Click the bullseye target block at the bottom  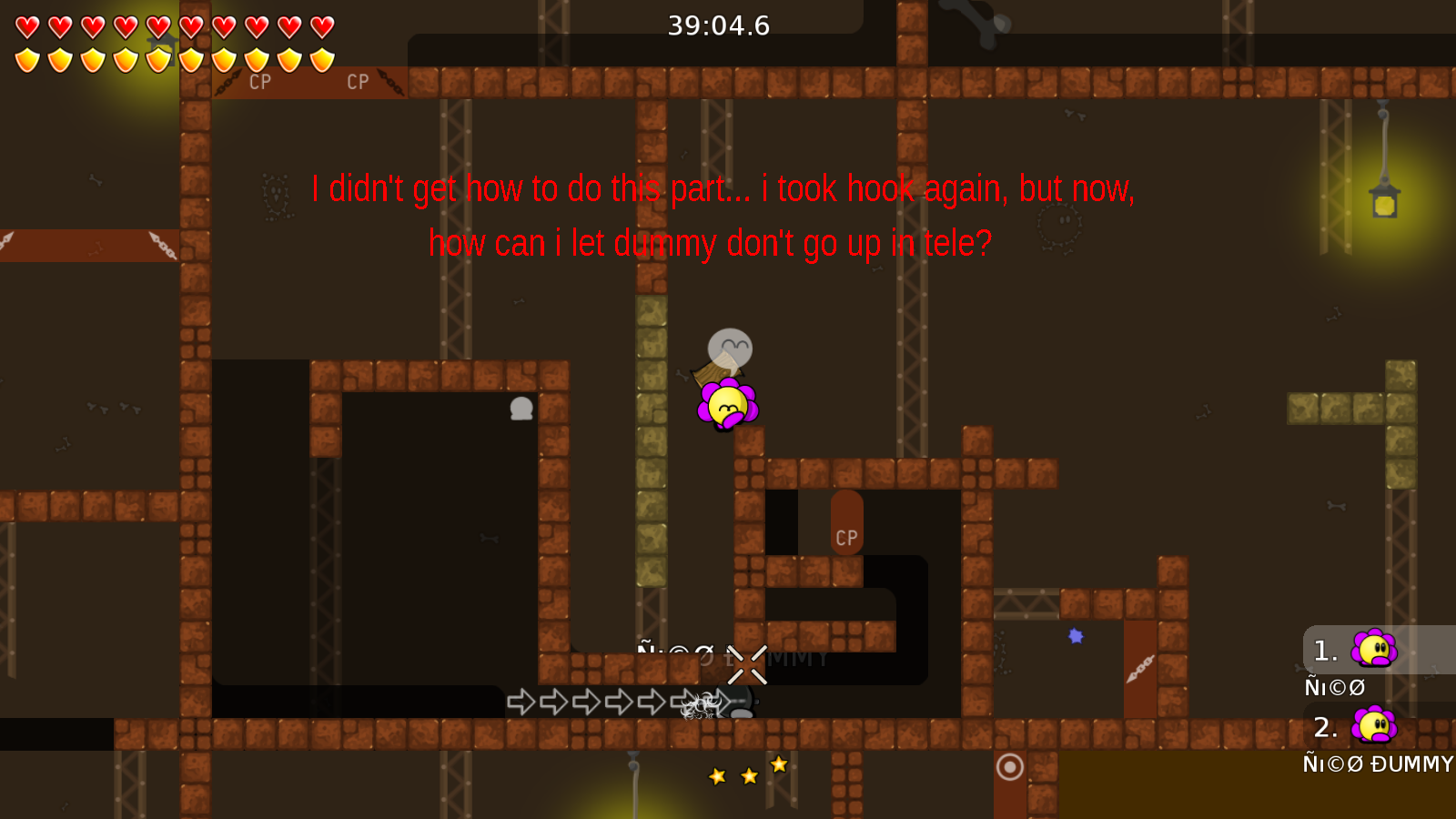1010,768
